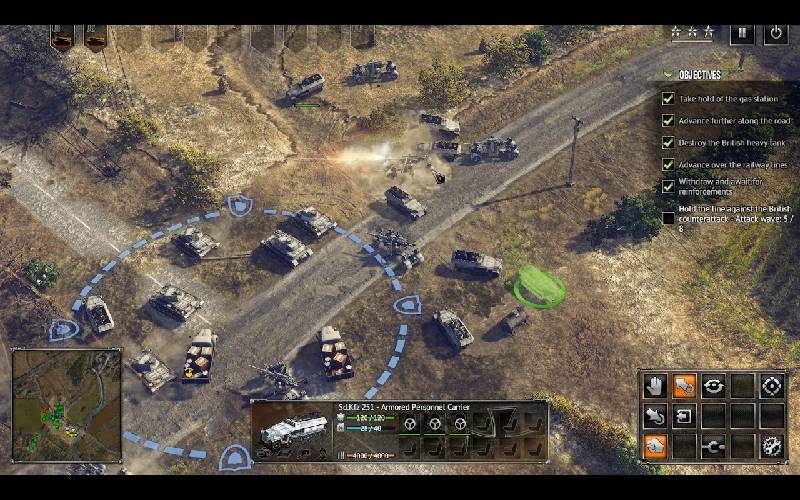Open the gear and wrench repair command
This screenshot has width=800, height=500.
(x=771, y=446)
